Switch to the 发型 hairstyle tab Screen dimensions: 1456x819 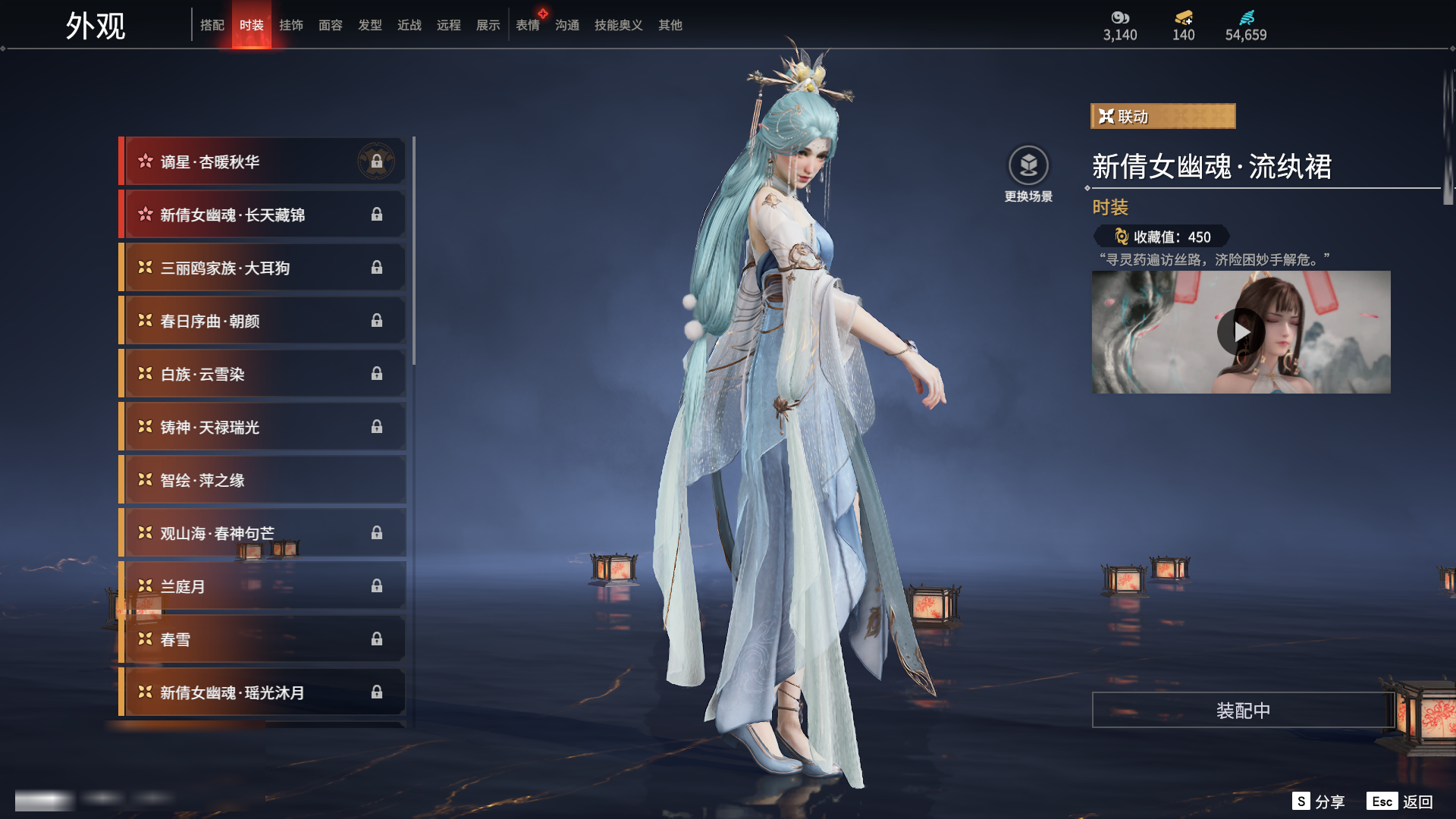369,25
